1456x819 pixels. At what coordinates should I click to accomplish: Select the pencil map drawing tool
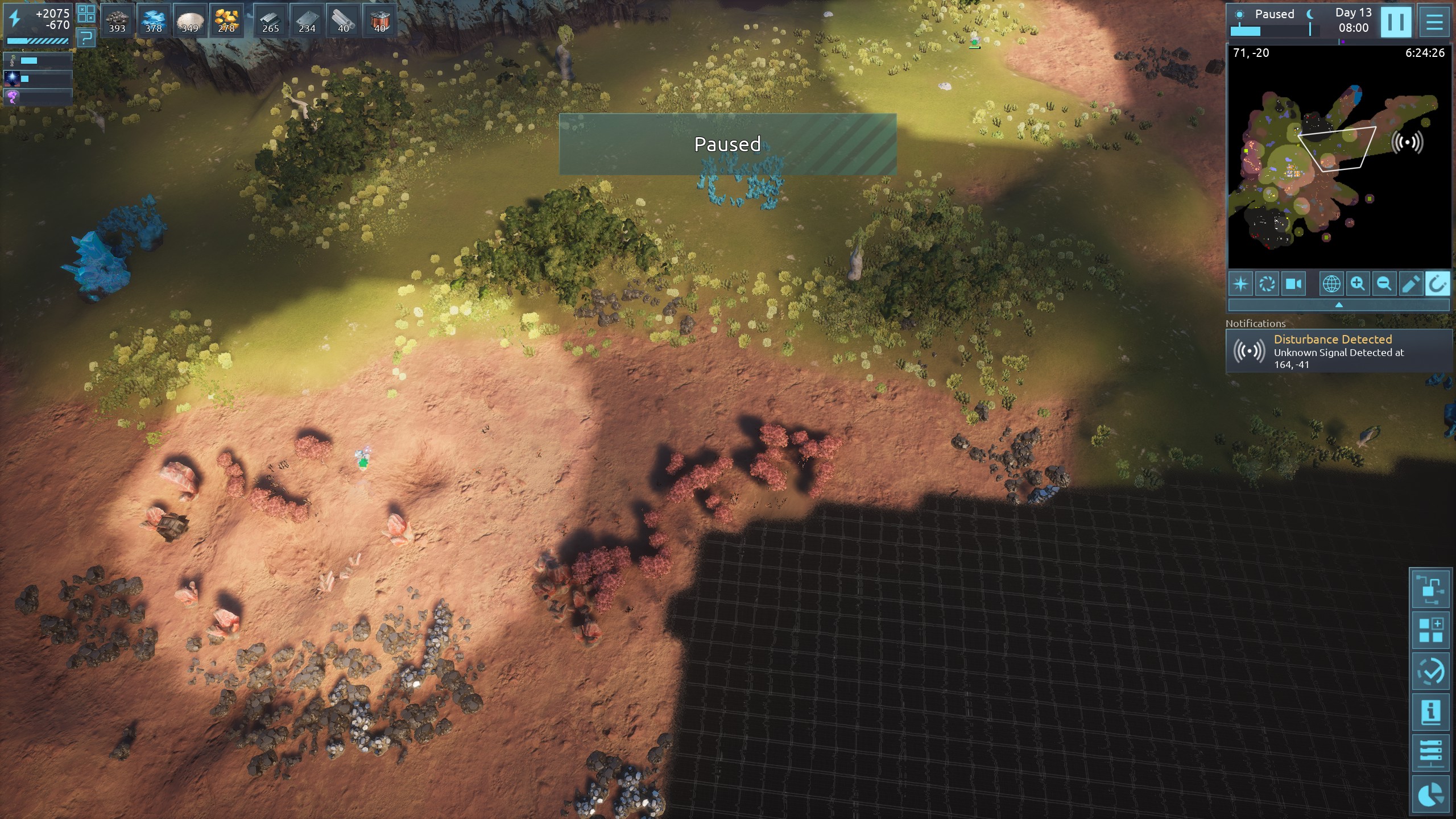point(1410,283)
